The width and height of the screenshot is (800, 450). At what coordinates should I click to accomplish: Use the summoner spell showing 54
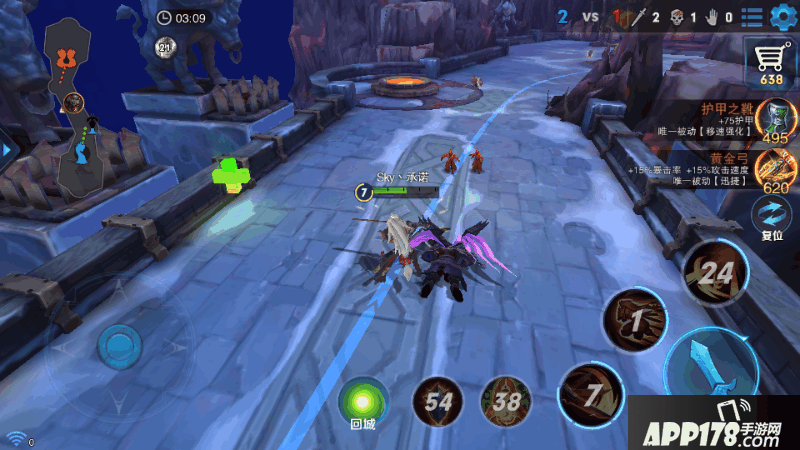point(437,401)
